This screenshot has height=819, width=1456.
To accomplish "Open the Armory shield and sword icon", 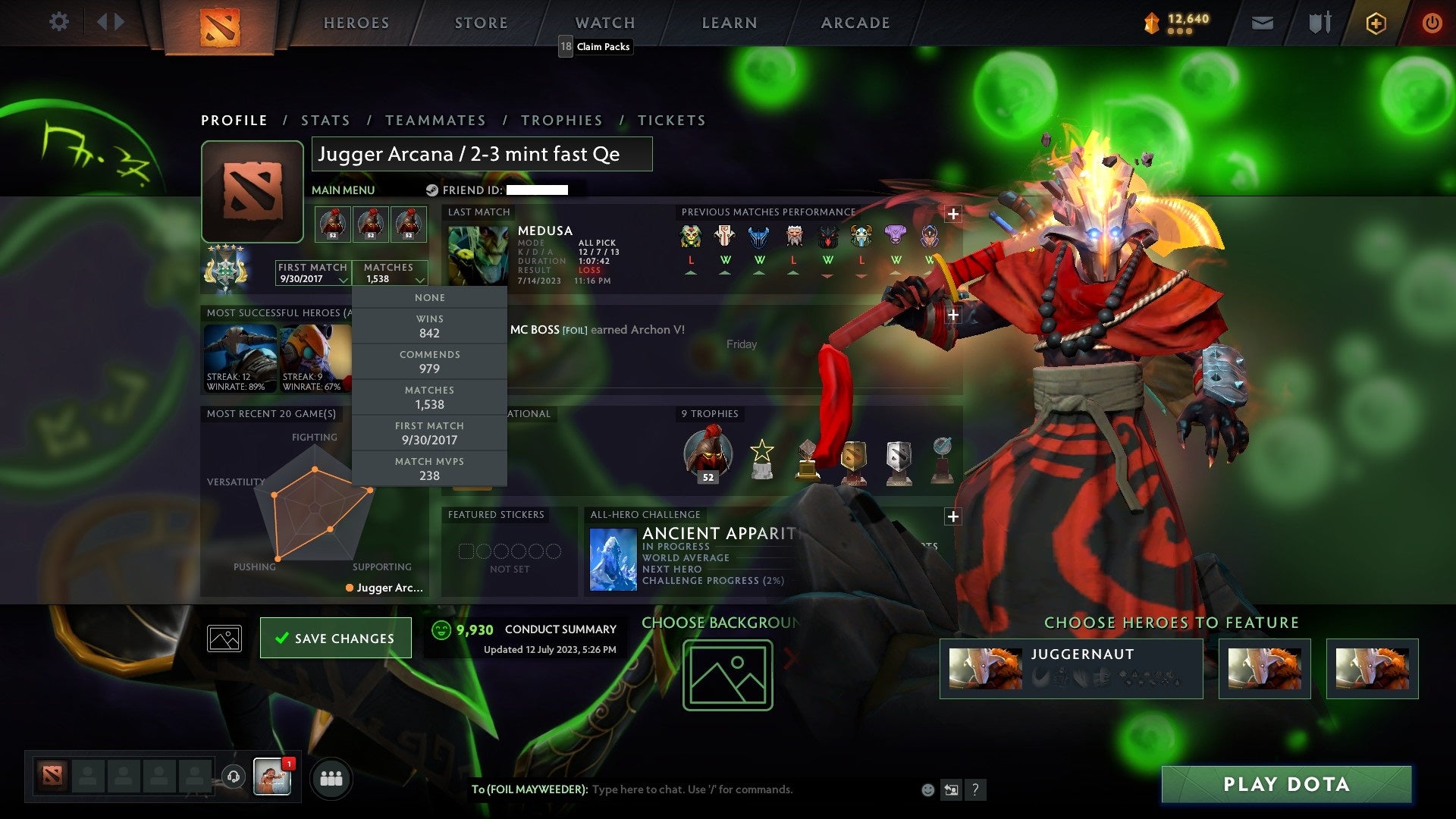I will [1319, 23].
